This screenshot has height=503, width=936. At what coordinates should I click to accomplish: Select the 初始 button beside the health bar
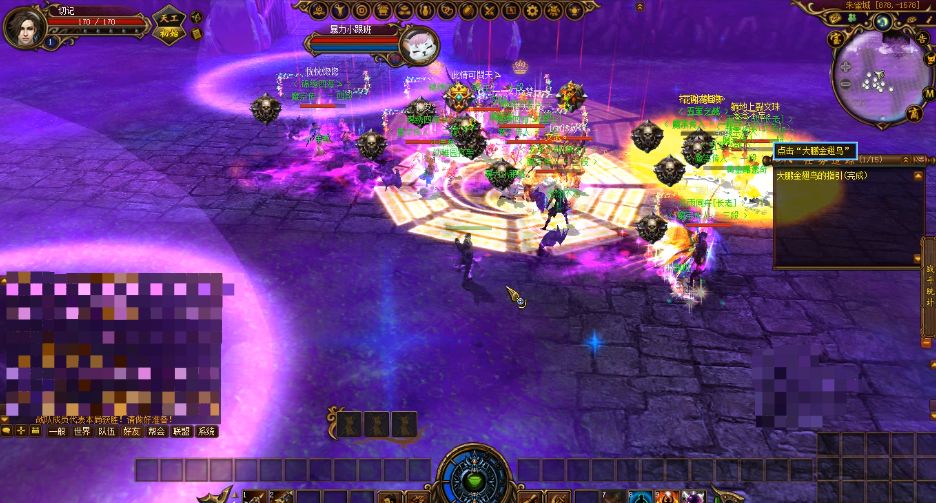click(168, 33)
